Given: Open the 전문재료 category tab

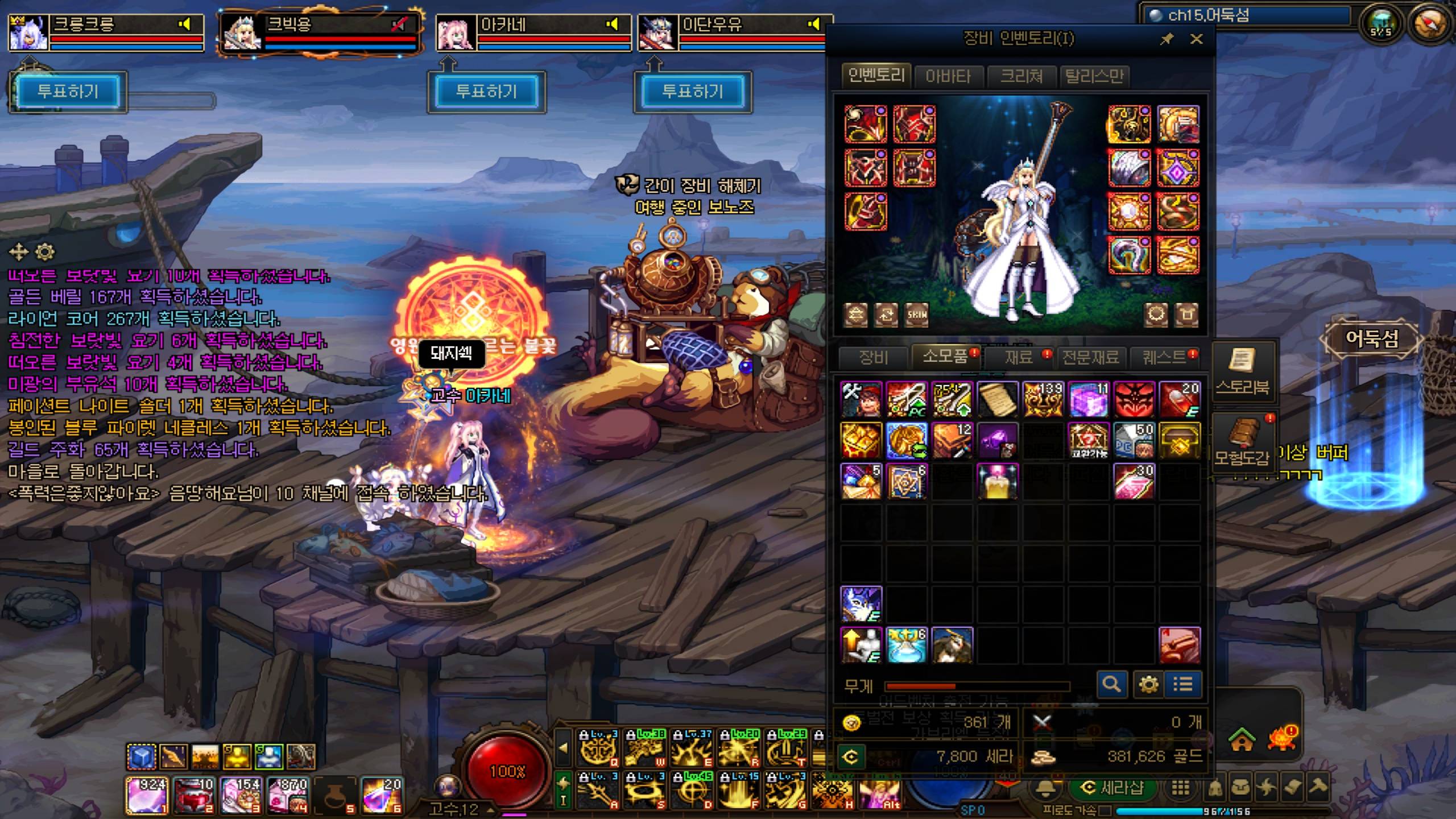Looking at the screenshot, I should (1090, 357).
